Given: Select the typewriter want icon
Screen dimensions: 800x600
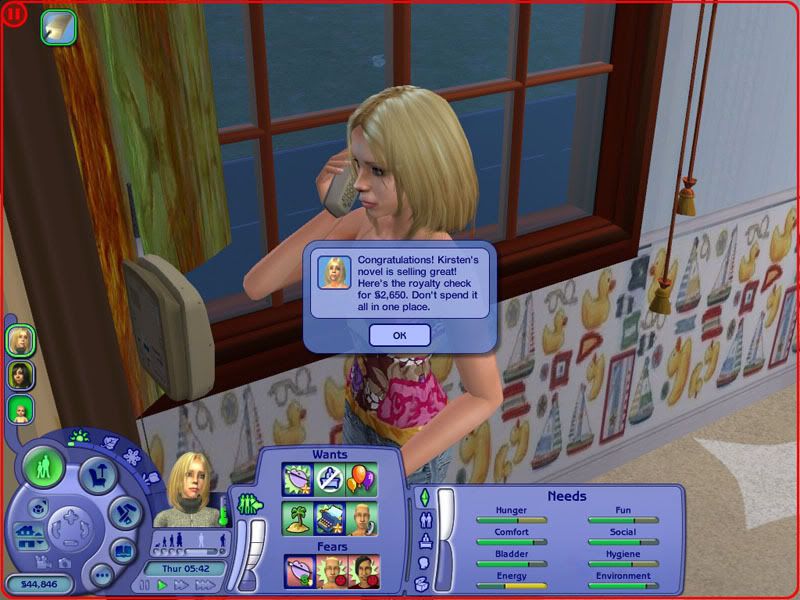Looking at the screenshot, I should (330, 517).
